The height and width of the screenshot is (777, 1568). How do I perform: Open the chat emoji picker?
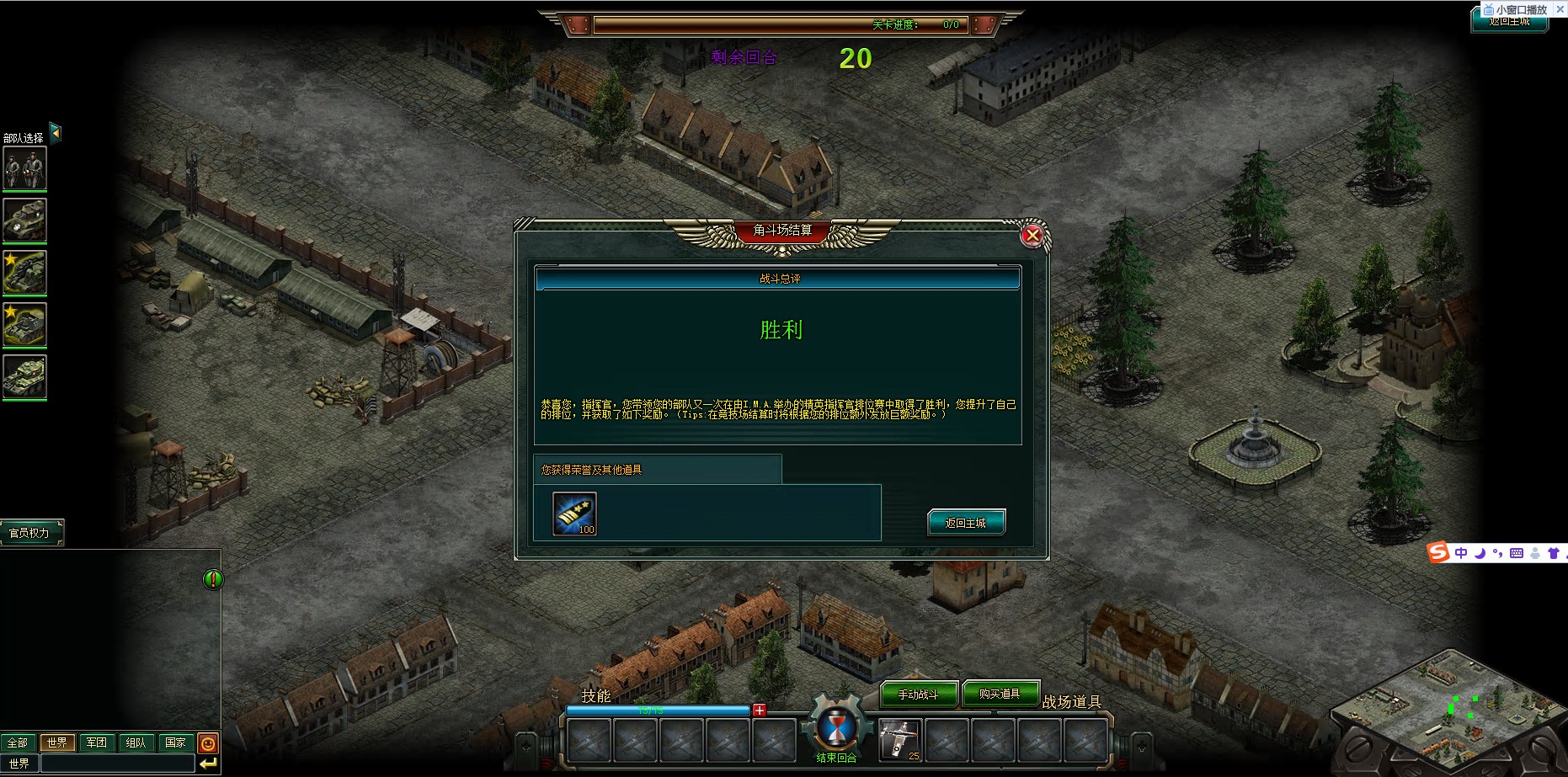click(x=208, y=743)
